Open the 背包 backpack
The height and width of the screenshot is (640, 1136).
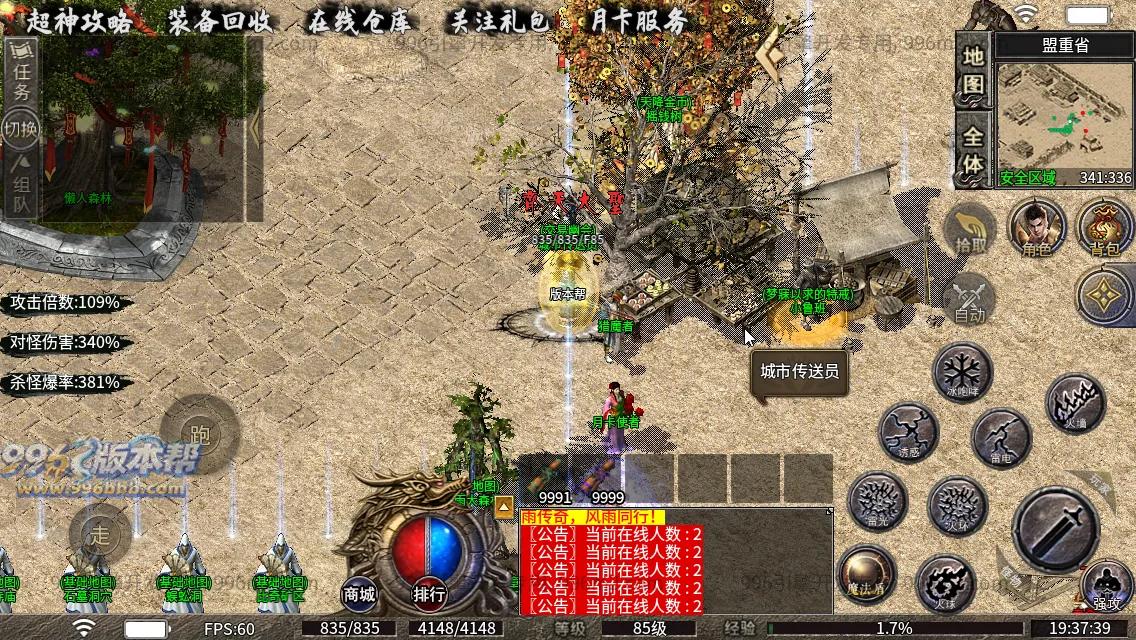coord(1105,227)
